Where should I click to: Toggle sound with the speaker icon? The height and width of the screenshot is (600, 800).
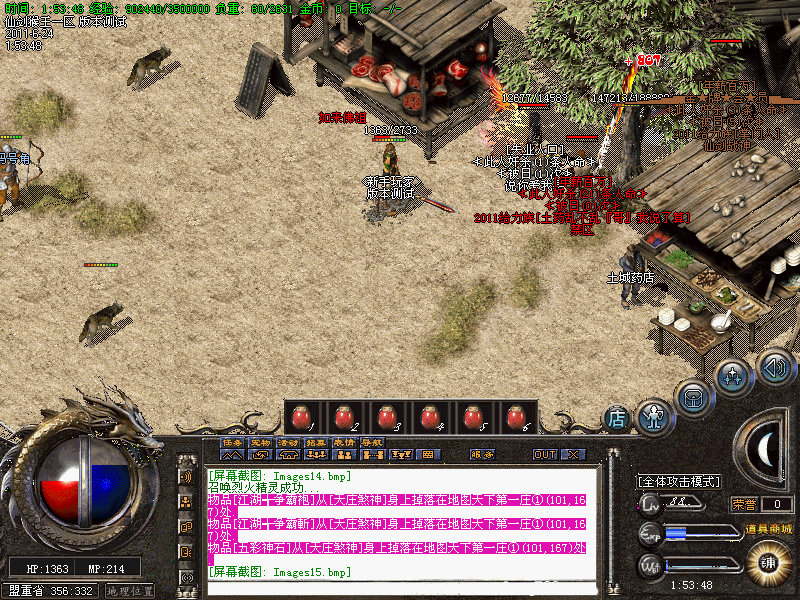(775, 366)
